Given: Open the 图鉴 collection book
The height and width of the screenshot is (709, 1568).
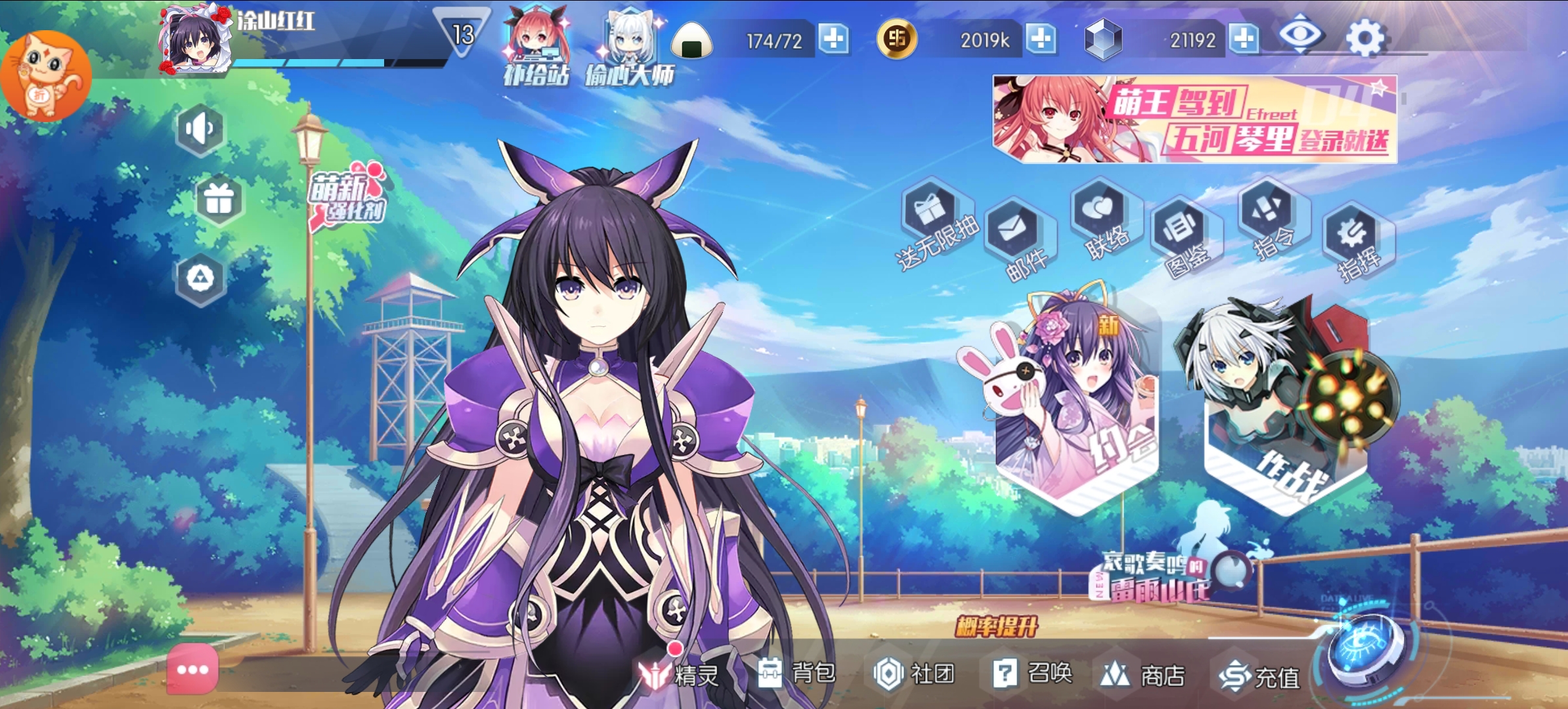Looking at the screenshot, I should [x=1183, y=233].
